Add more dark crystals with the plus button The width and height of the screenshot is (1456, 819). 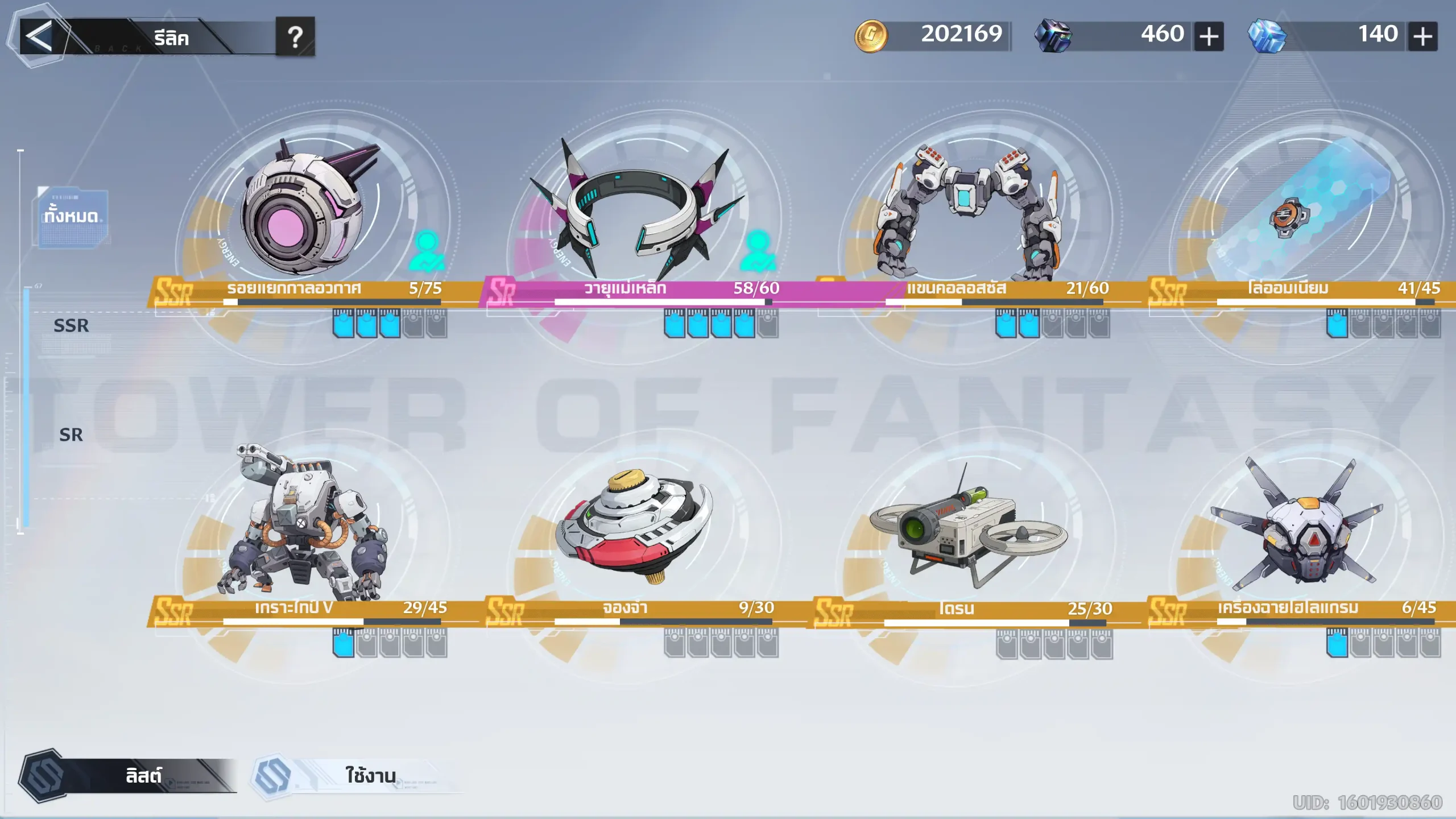click(x=1209, y=37)
